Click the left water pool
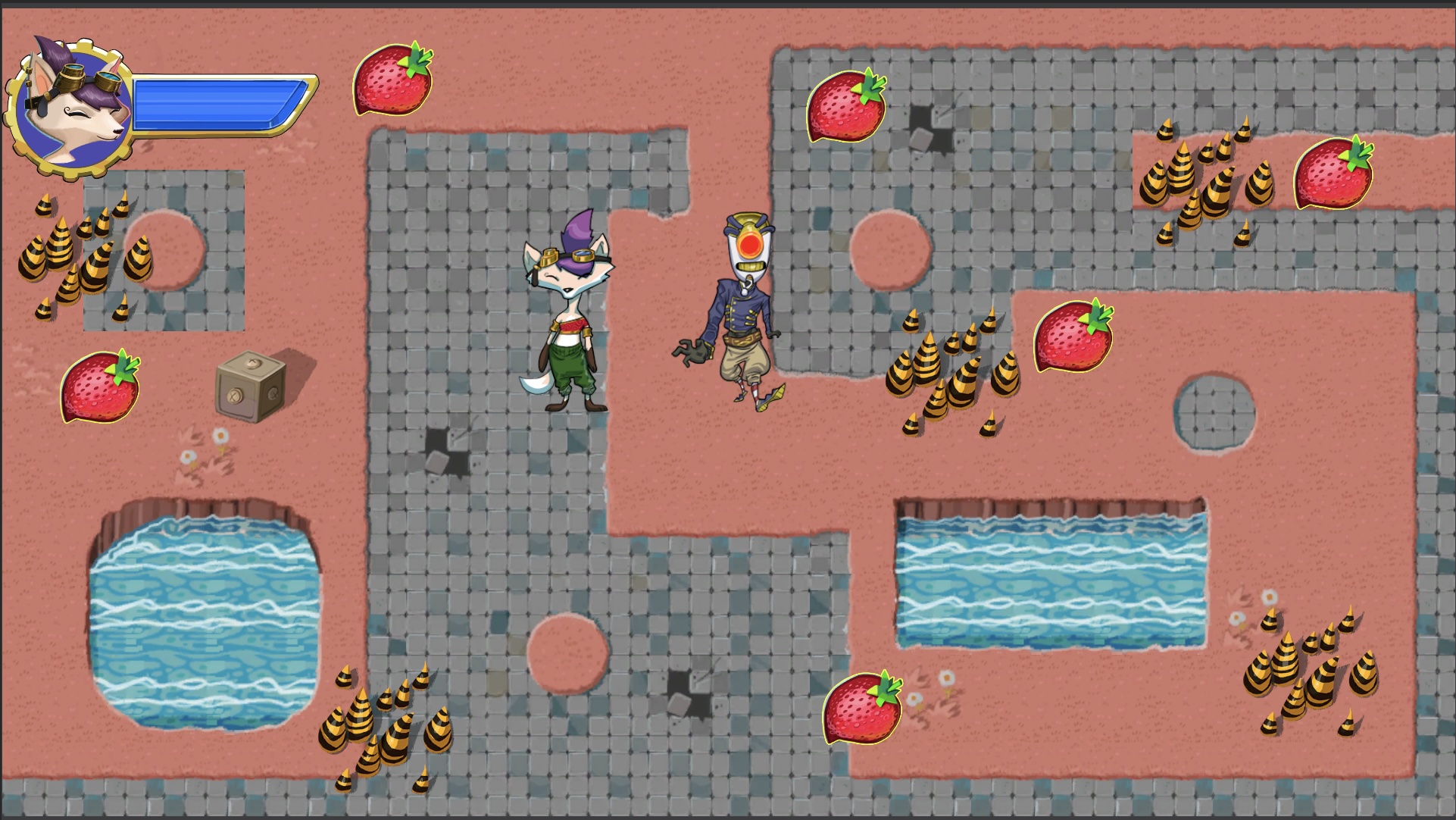Screen dimensions: 1456x820 [205, 621]
